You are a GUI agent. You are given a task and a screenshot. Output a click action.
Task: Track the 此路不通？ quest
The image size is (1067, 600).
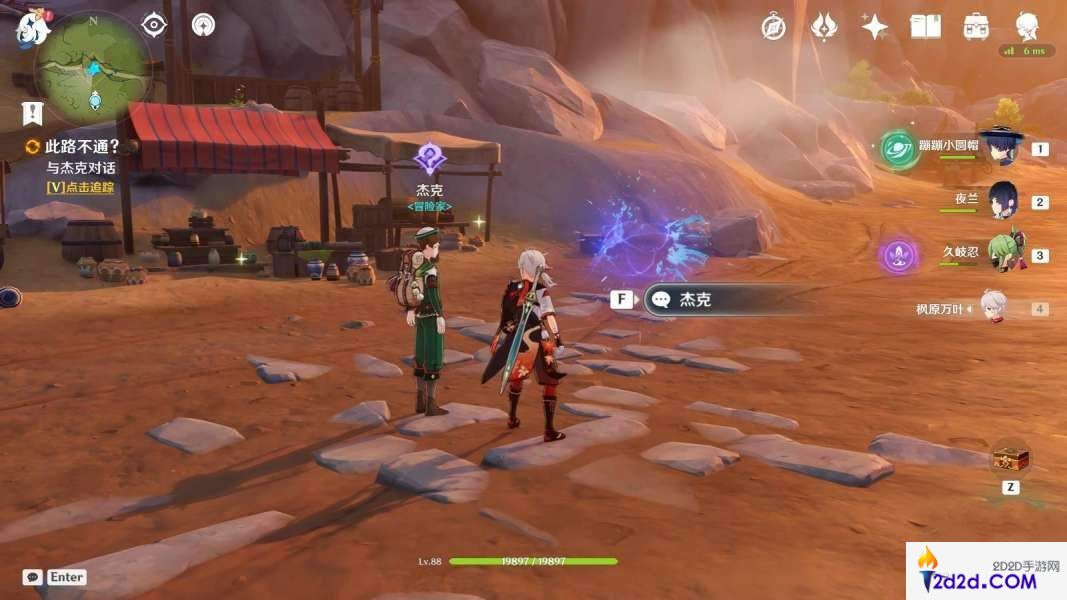pos(80,146)
